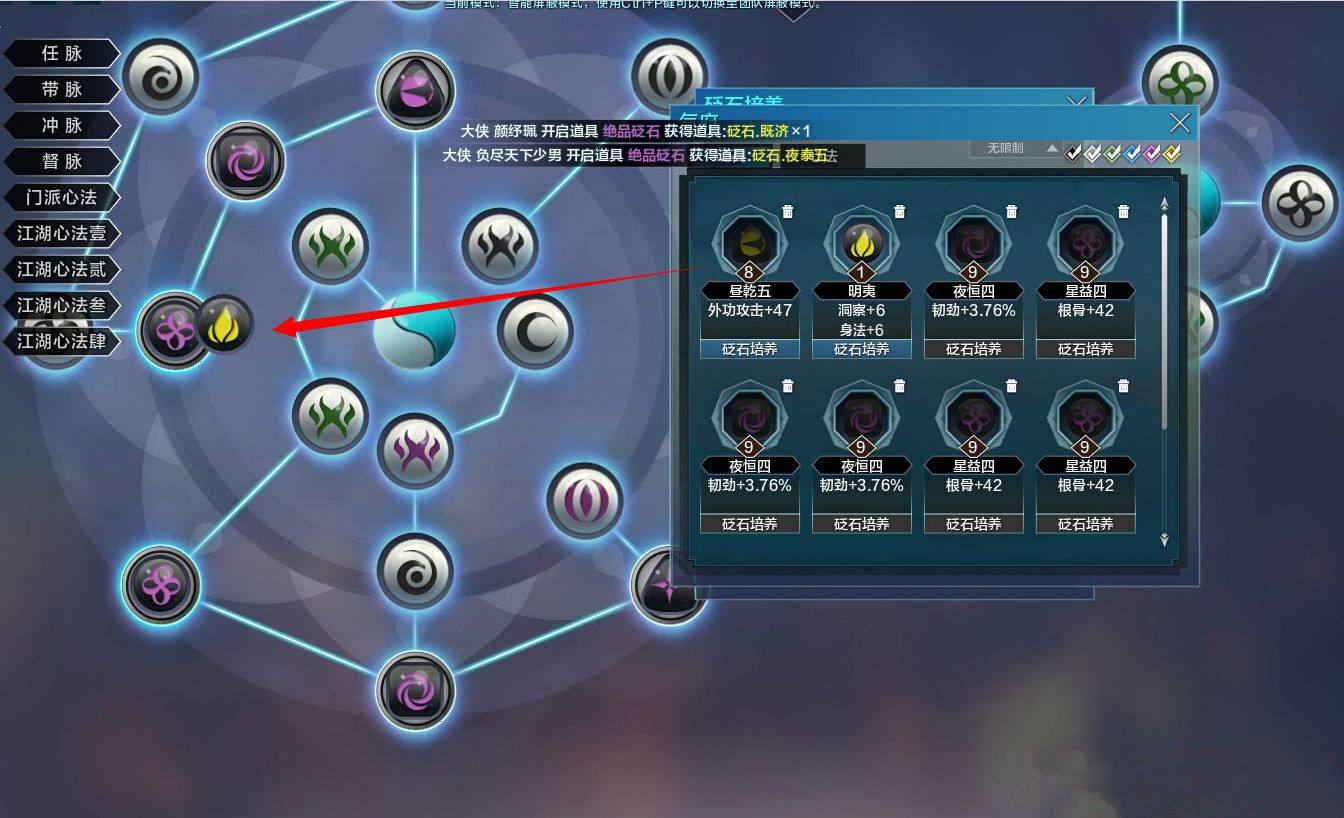
Task: Switch to 门派心法 tab
Action: pyautogui.click(x=62, y=198)
